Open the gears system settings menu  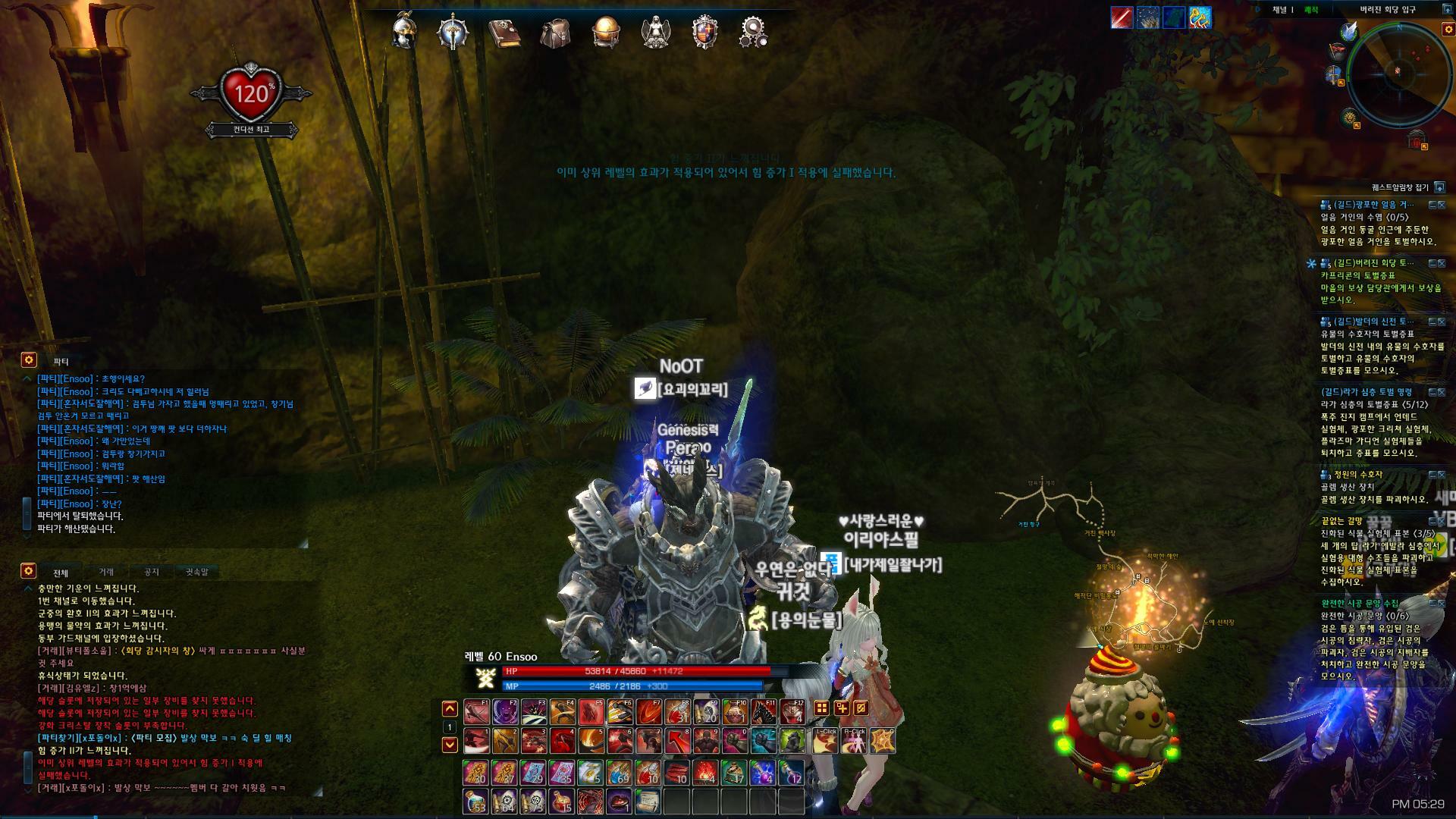coord(752,33)
